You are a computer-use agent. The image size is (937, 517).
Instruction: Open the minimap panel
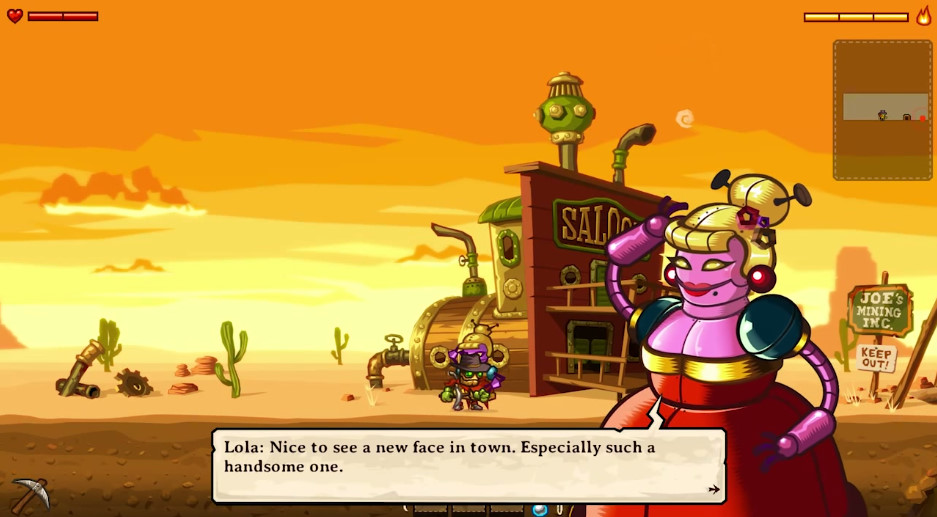[x=882, y=110]
